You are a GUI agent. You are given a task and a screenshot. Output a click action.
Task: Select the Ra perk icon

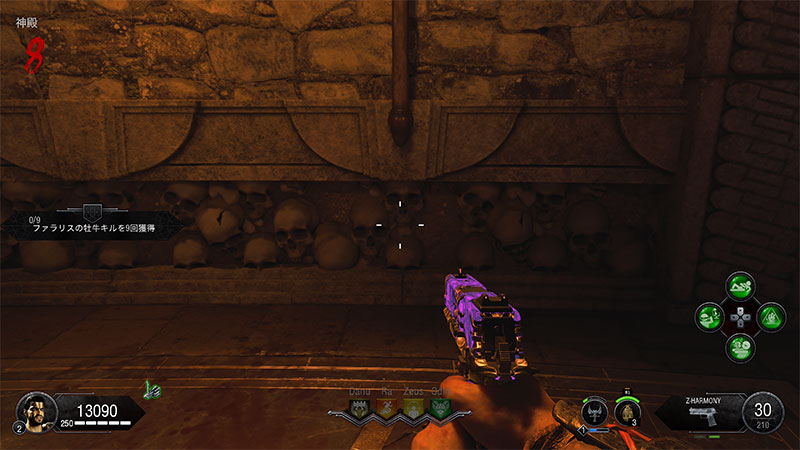[x=385, y=409]
